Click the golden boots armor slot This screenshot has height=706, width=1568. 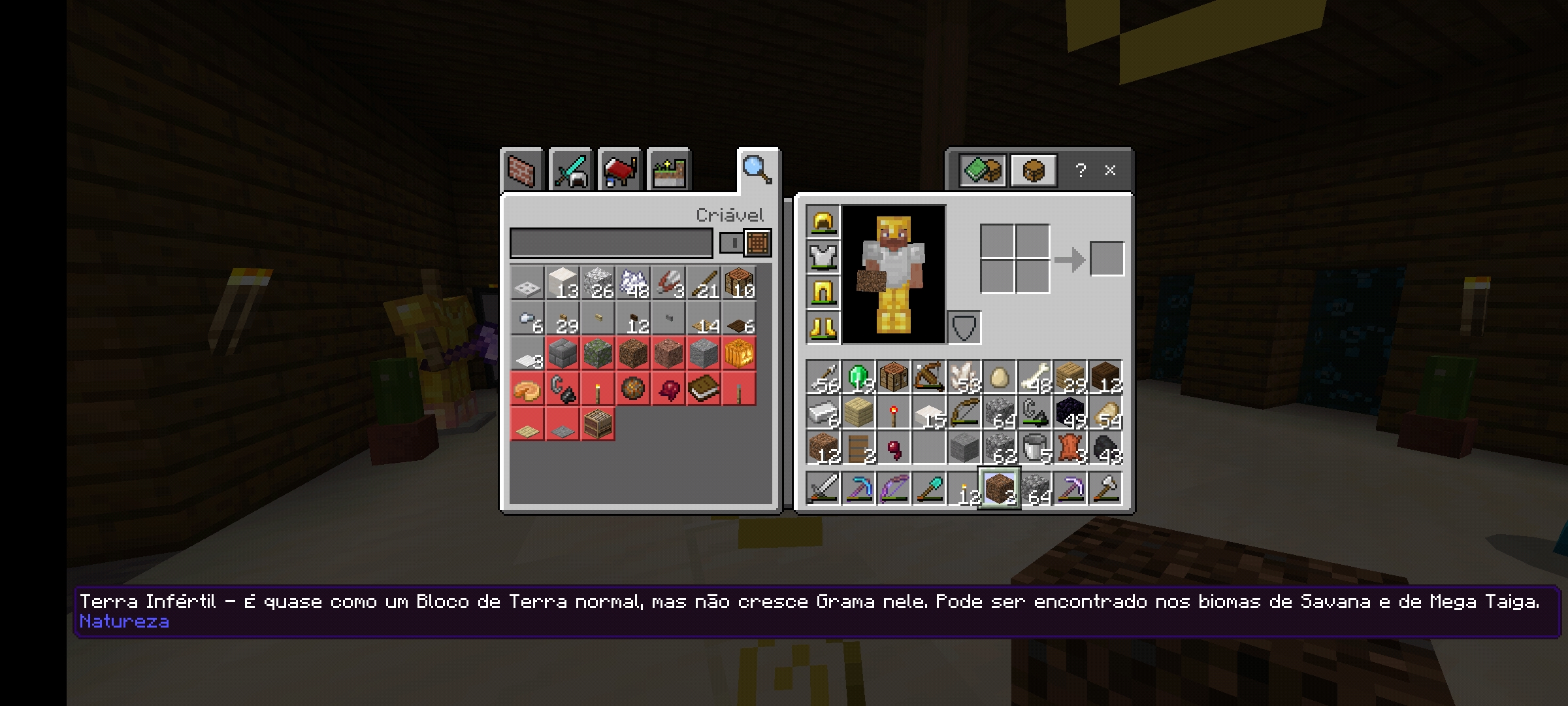click(823, 326)
